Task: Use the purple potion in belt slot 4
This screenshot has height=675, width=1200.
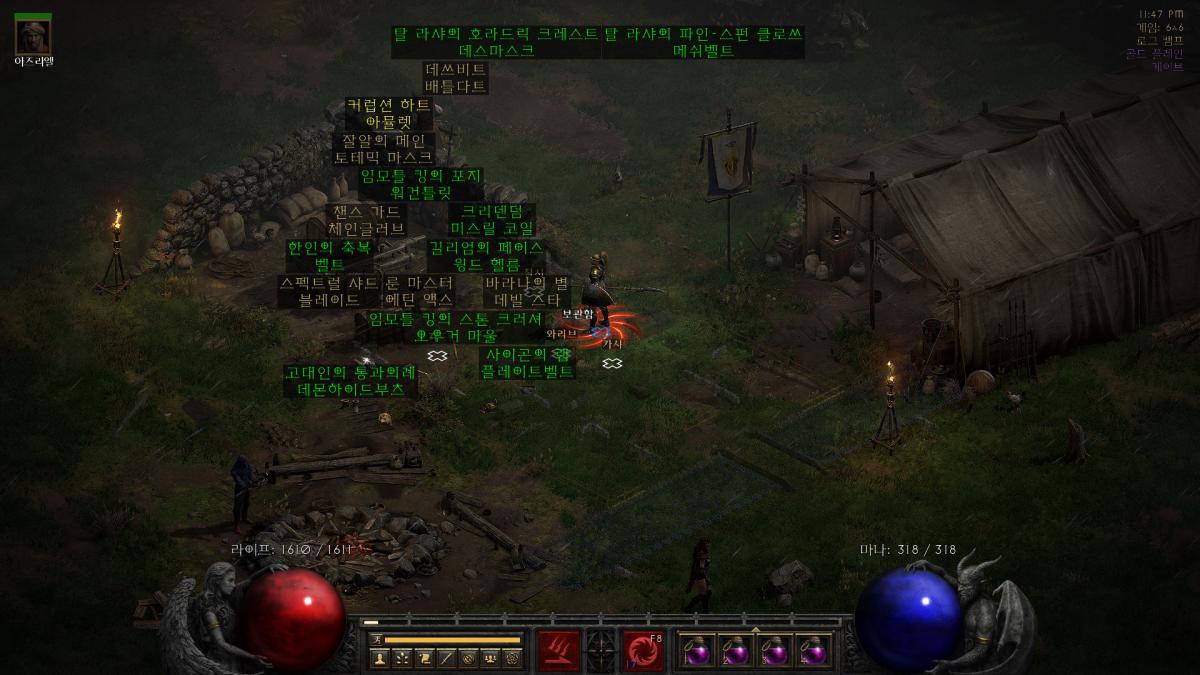Action: point(815,651)
